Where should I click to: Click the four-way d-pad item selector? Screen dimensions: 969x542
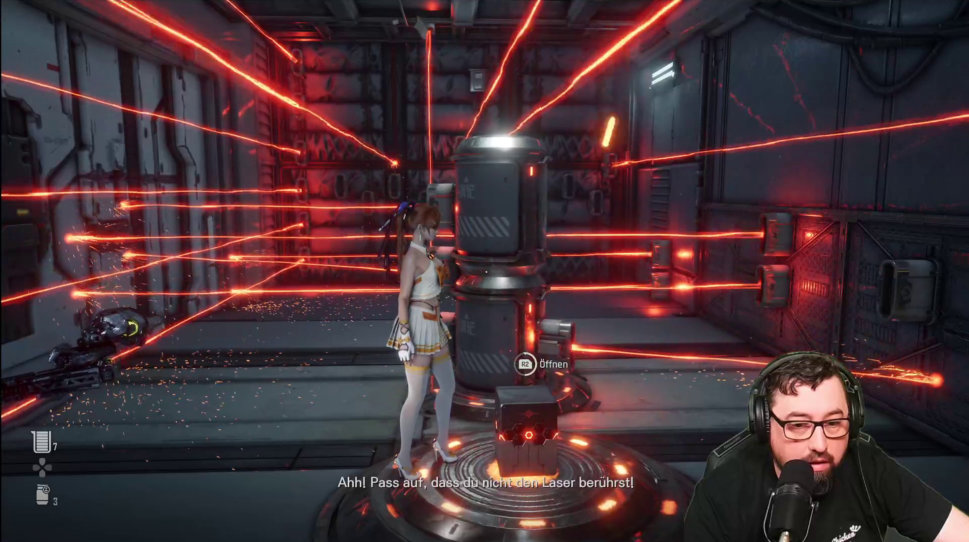tap(41, 467)
